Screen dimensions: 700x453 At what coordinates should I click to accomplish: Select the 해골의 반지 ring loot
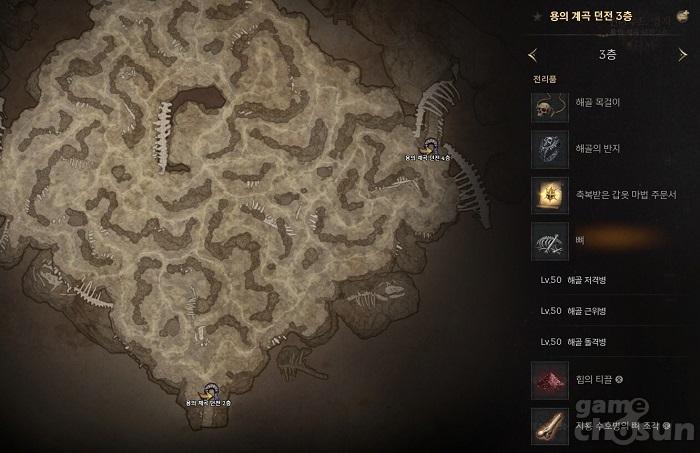pyautogui.click(x=551, y=149)
